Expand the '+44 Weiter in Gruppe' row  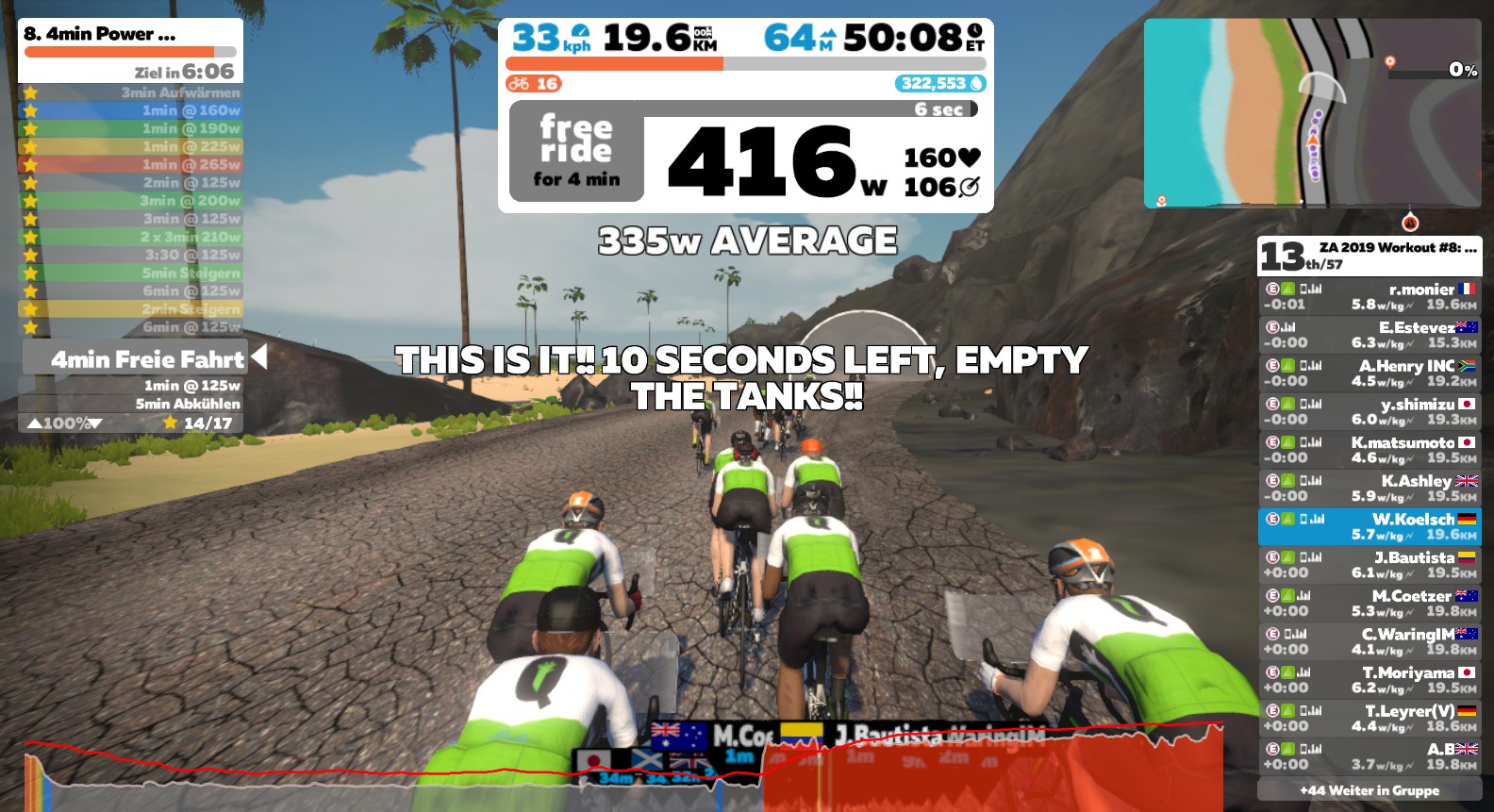(x=1369, y=790)
